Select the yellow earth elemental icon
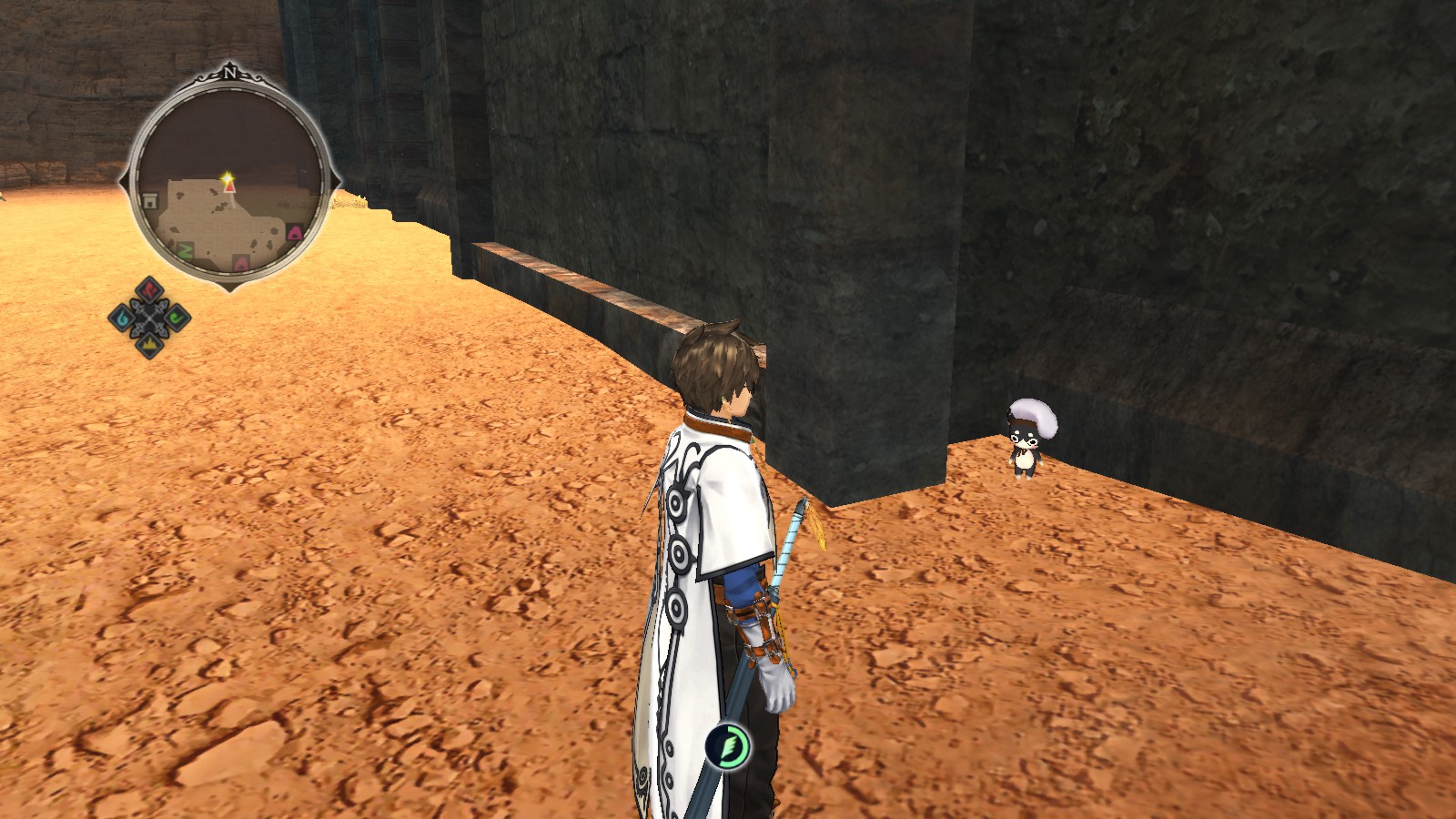 click(149, 345)
